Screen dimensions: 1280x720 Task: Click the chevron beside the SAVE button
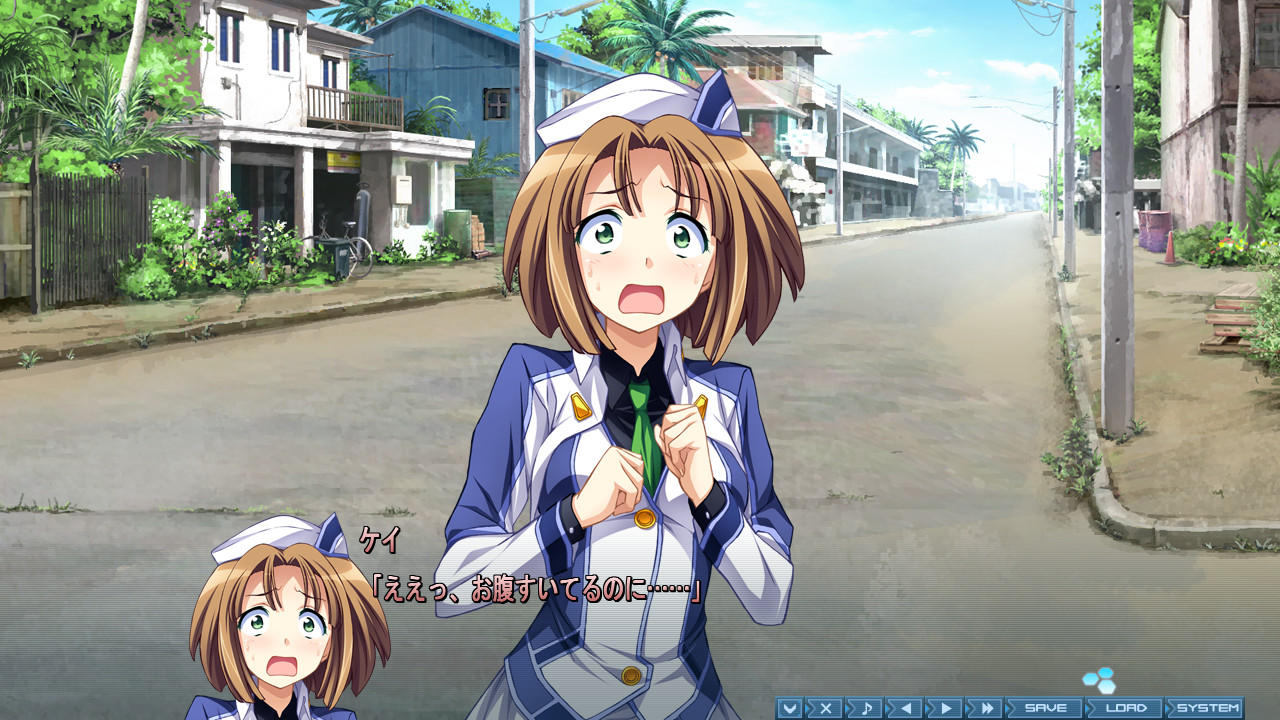1009,707
